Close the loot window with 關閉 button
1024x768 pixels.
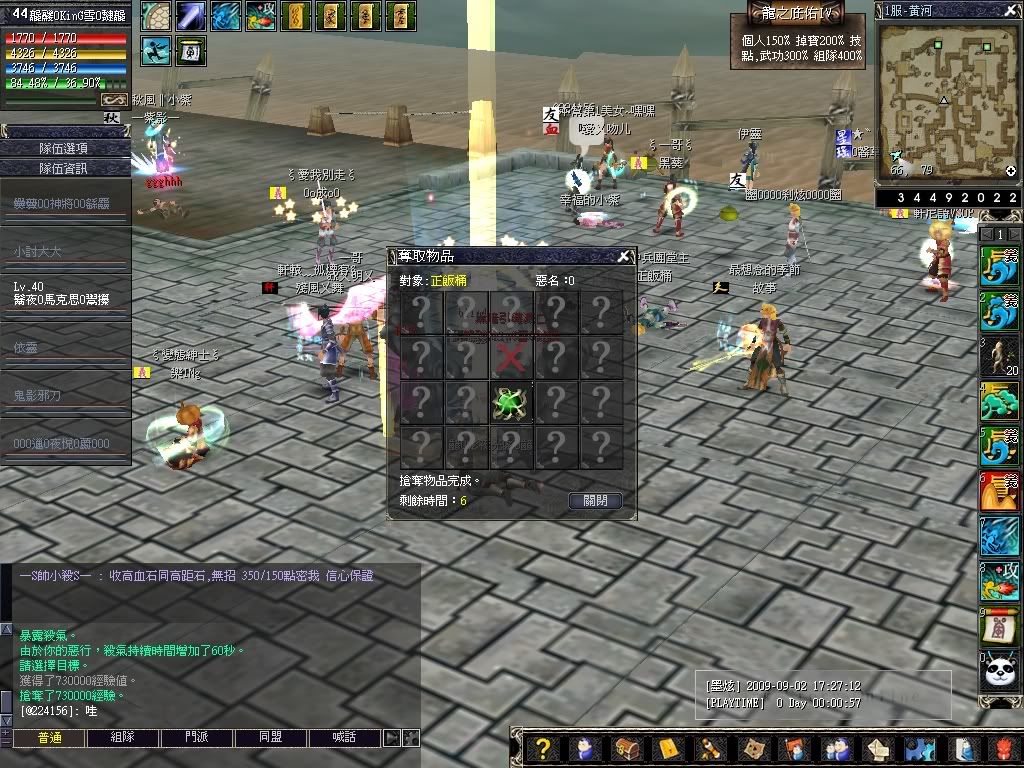tap(595, 500)
